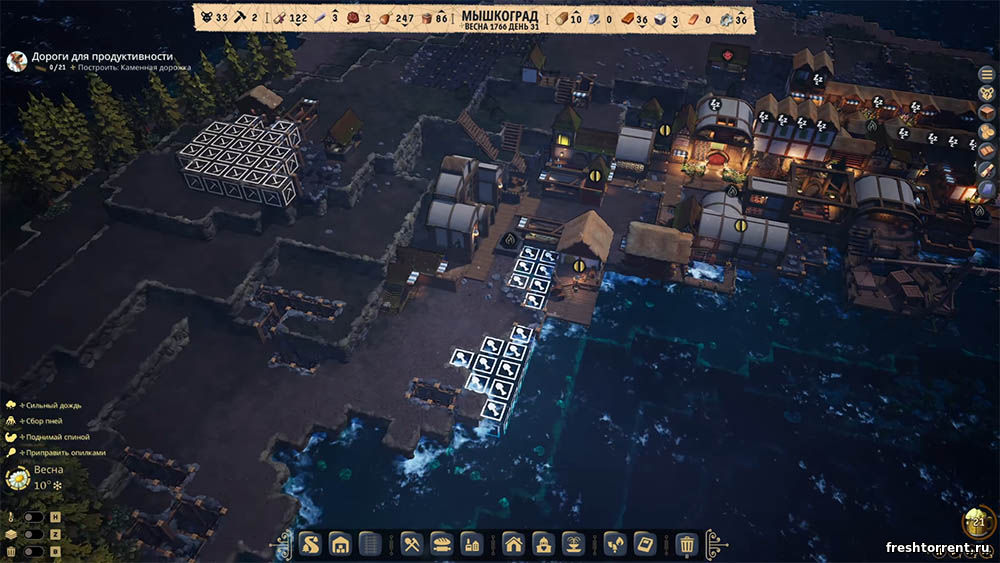Select the 'Сбор пней' bonus entry
Viewport: 1000px width, 563px height.
(x=44, y=421)
